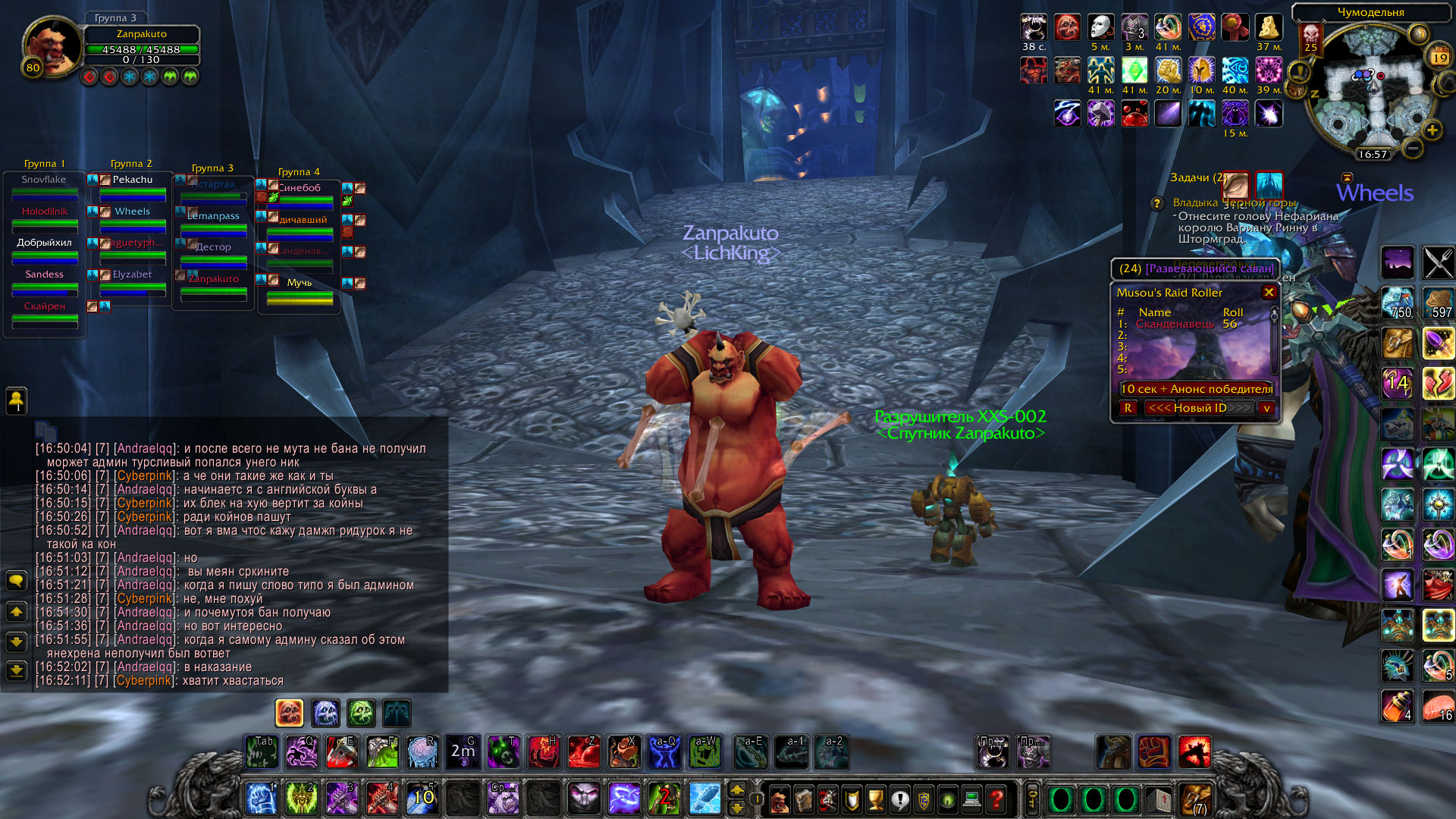1456x819 pixels.
Task: Select raid member Snovflake in Group 1
Action: 44,180
